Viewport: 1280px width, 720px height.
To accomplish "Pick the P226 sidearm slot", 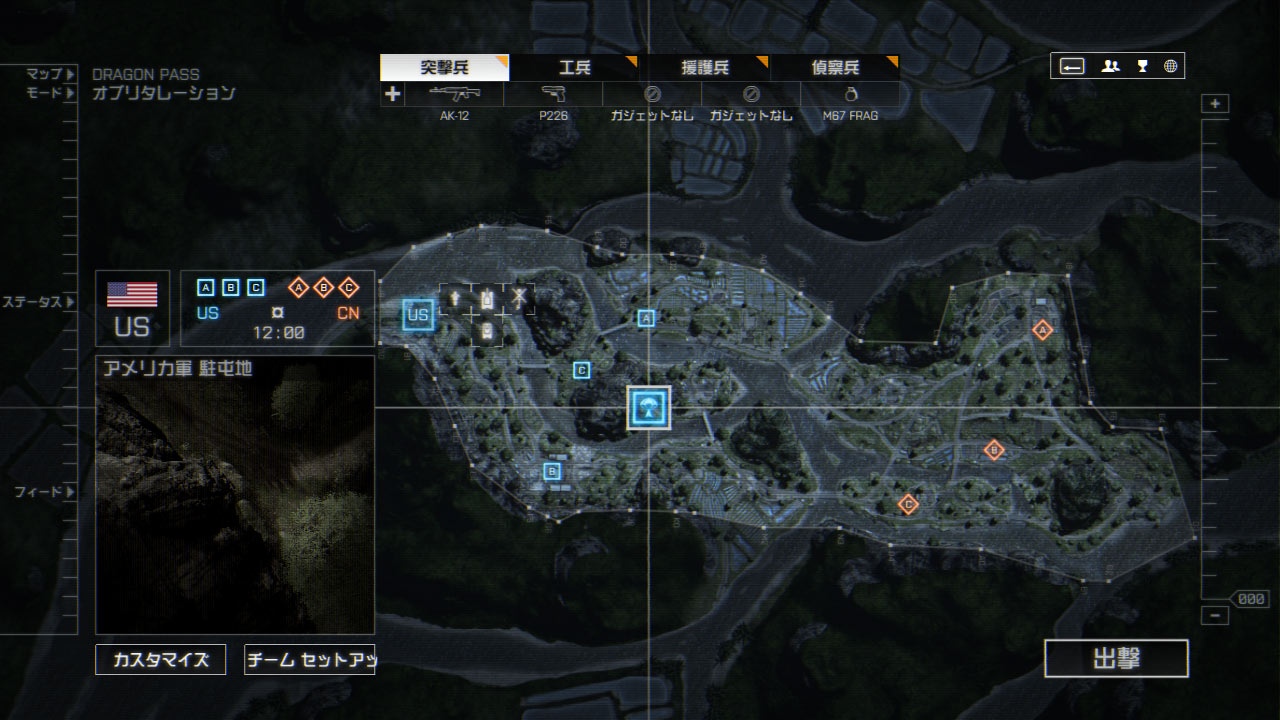I will pyautogui.click(x=553, y=95).
